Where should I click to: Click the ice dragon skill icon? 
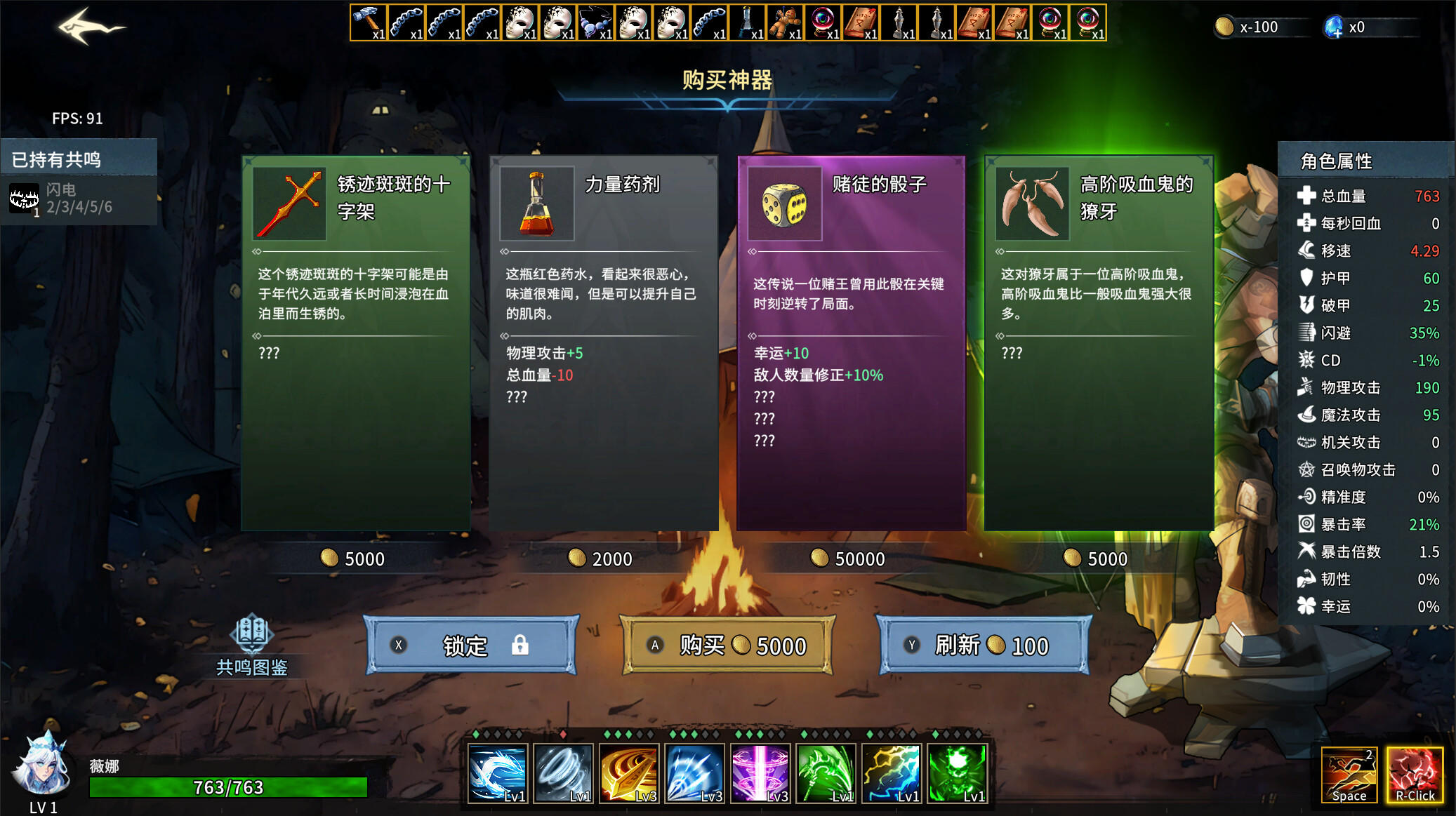click(x=497, y=773)
